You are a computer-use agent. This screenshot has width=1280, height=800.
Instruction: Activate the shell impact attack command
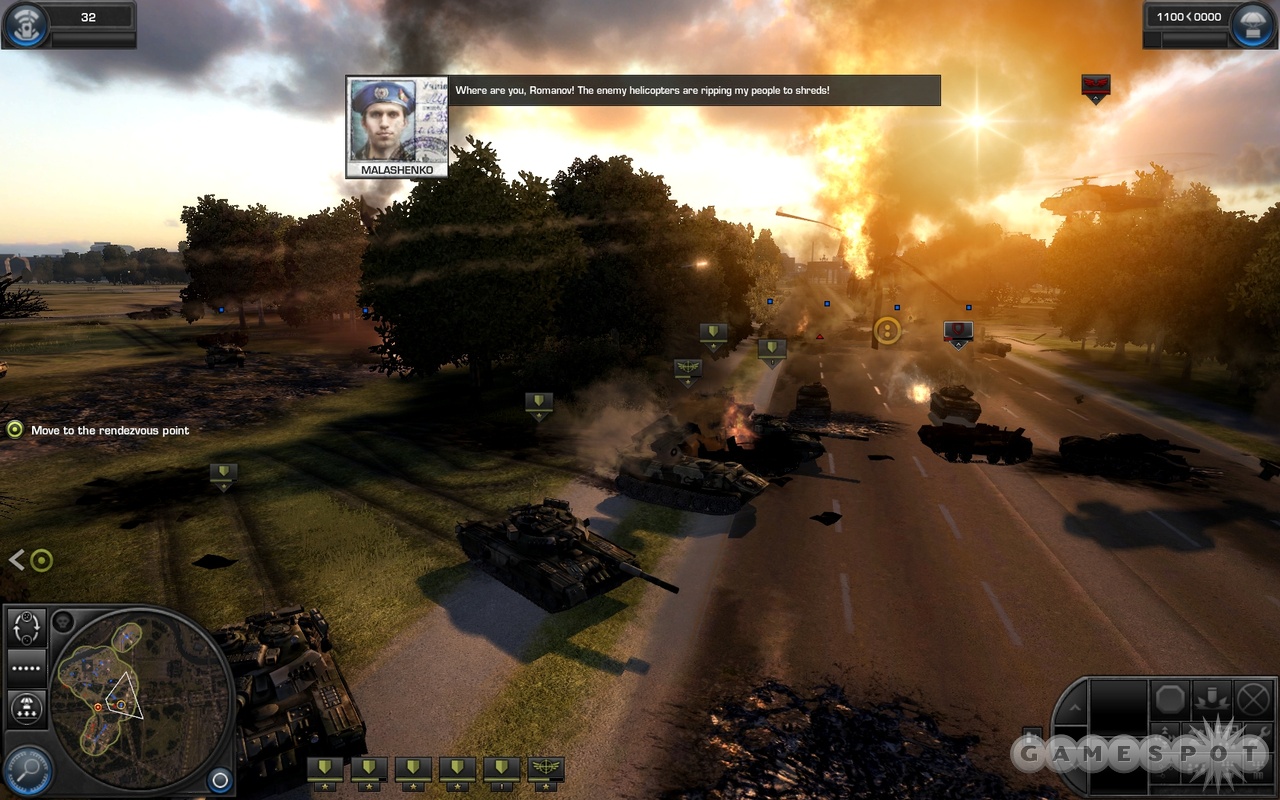(1212, 698)
